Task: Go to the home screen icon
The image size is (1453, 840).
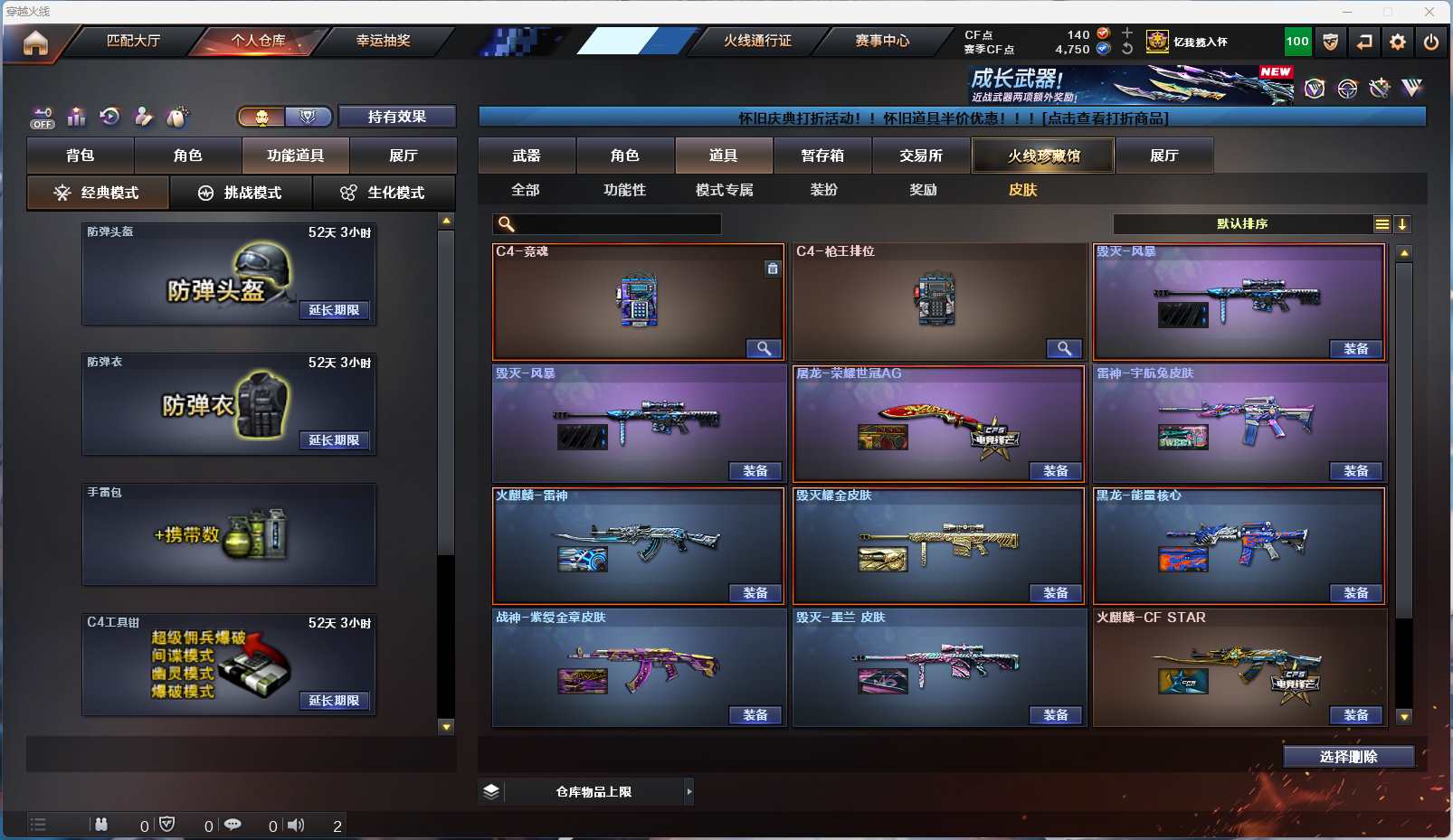Action: 35,42
